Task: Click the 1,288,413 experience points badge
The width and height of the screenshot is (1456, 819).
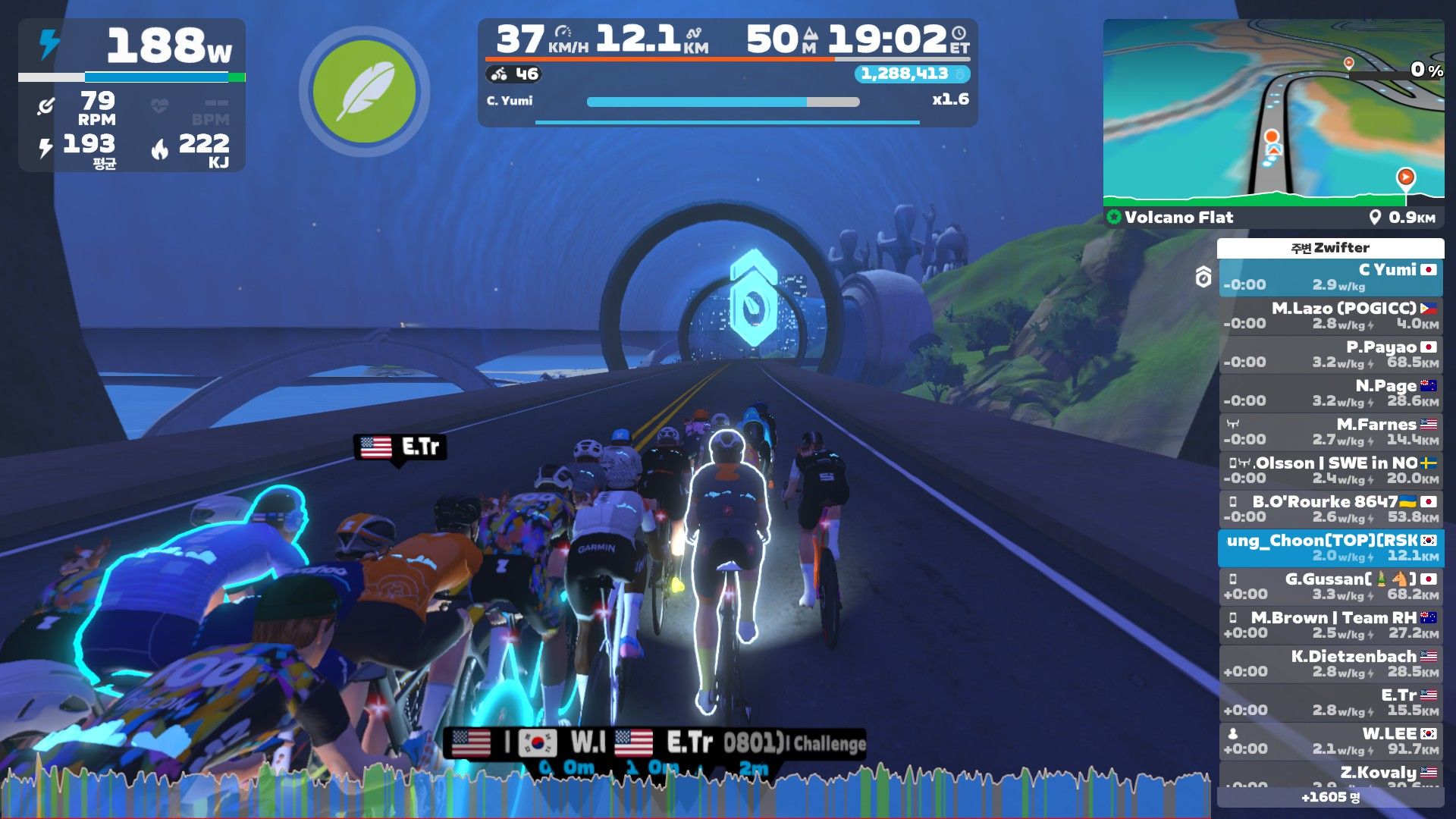Action: click(911, 74)
